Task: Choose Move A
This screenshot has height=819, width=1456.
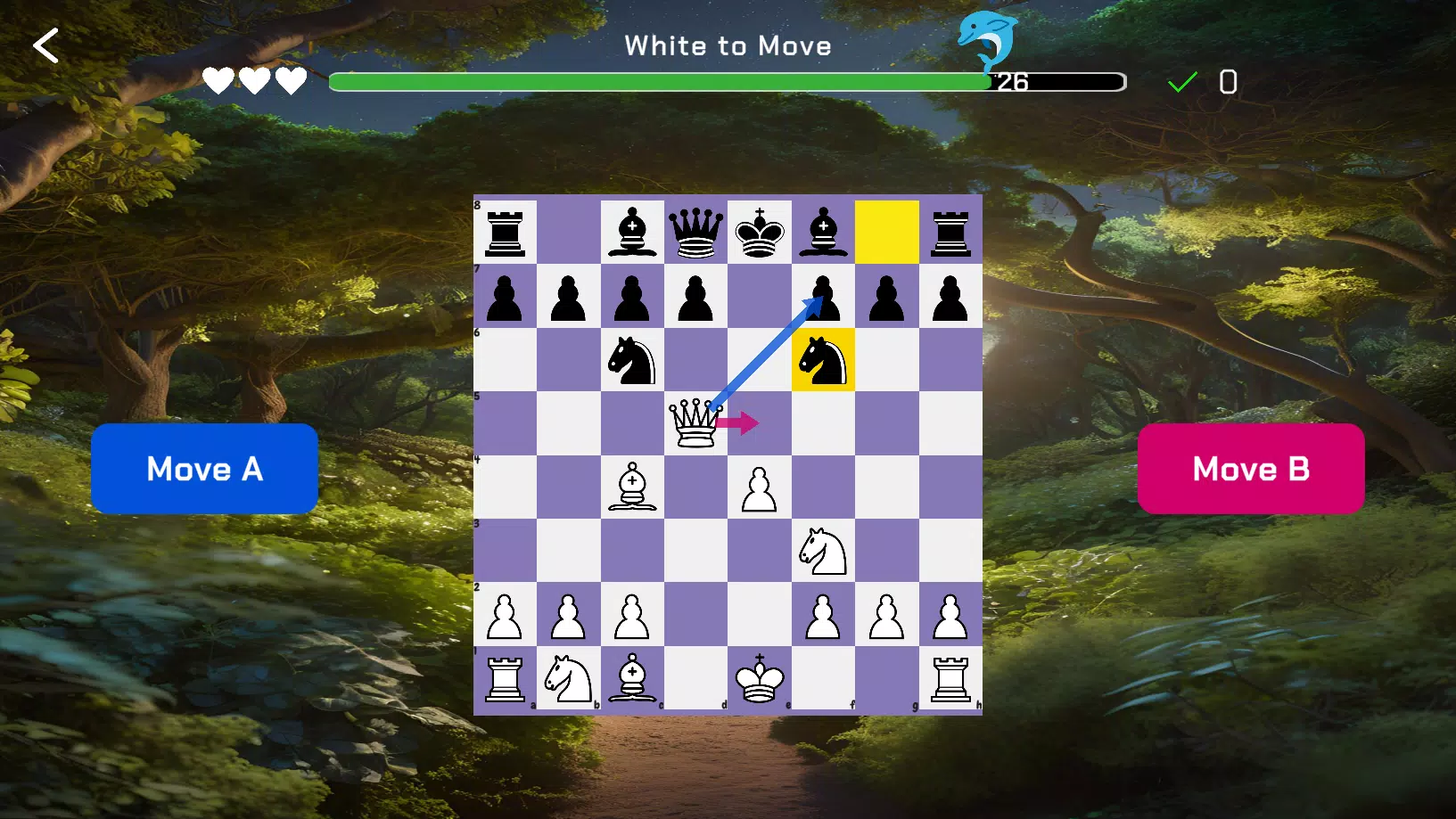Action: click(x=204, y=469)
